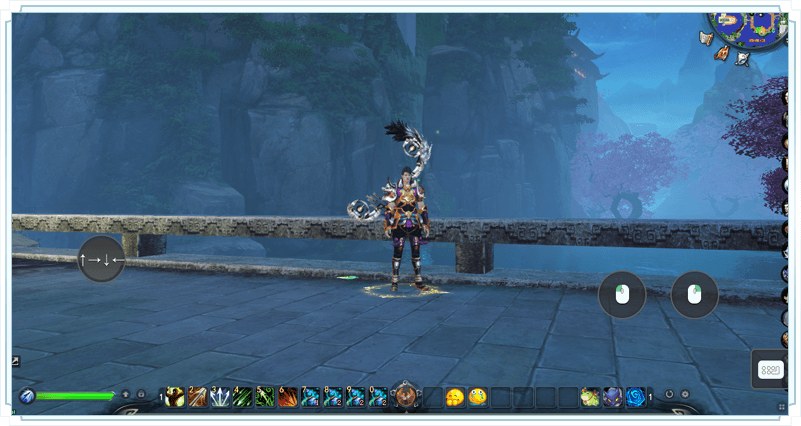This screenshot has width=801, height=426.
Task: Use the diagonal spear skill in slot 2
Action: coord(197,397)
